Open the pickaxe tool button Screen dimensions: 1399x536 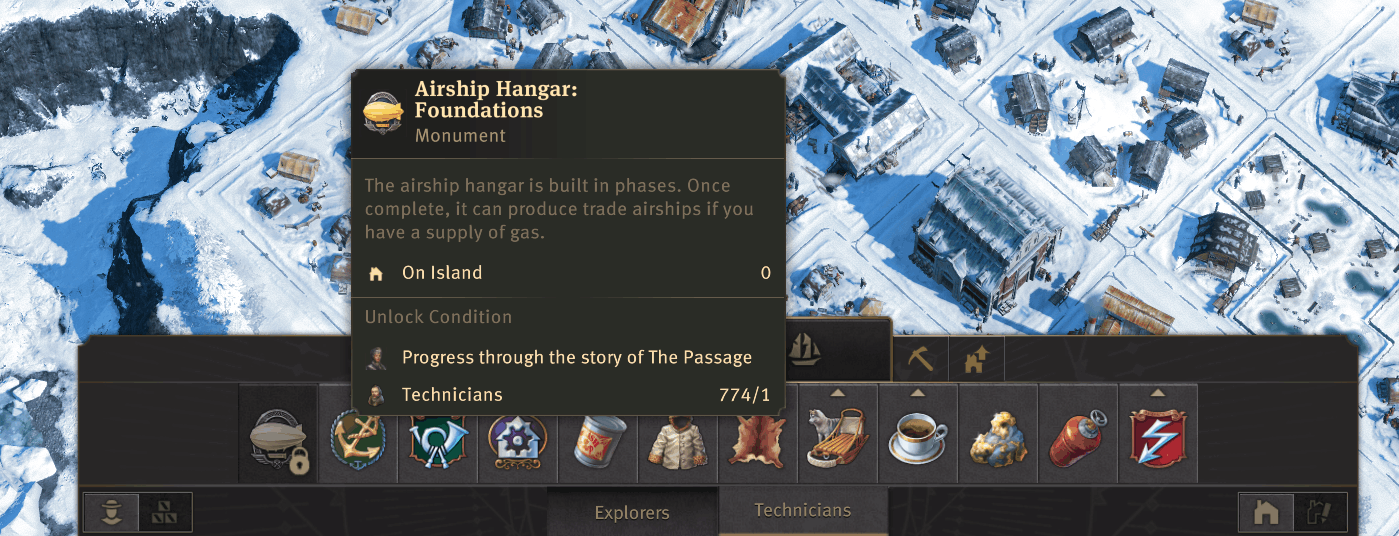pyautogui.click(x=919, y=359)
